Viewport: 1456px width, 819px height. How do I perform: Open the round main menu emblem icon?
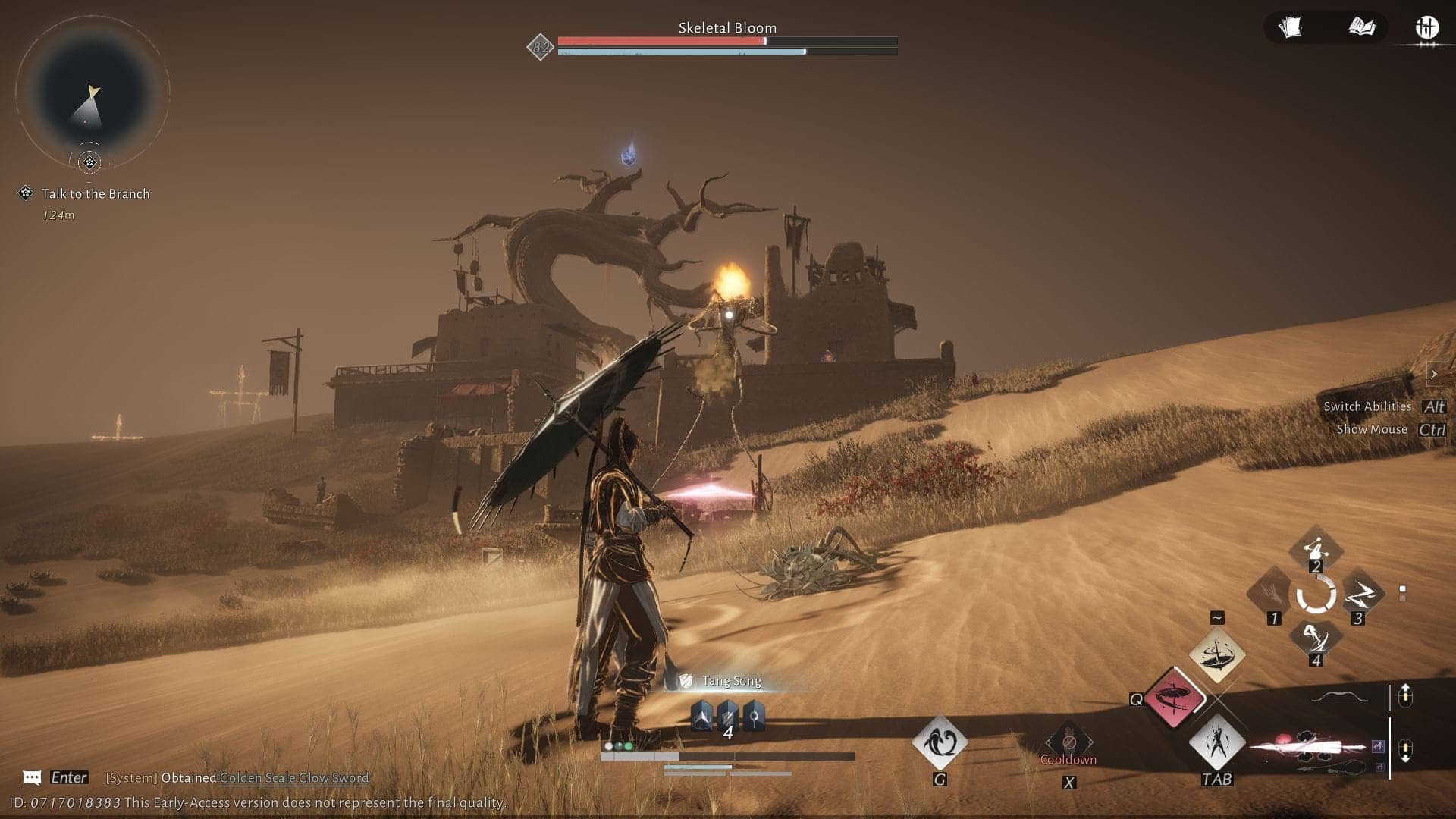[1427, 28]
